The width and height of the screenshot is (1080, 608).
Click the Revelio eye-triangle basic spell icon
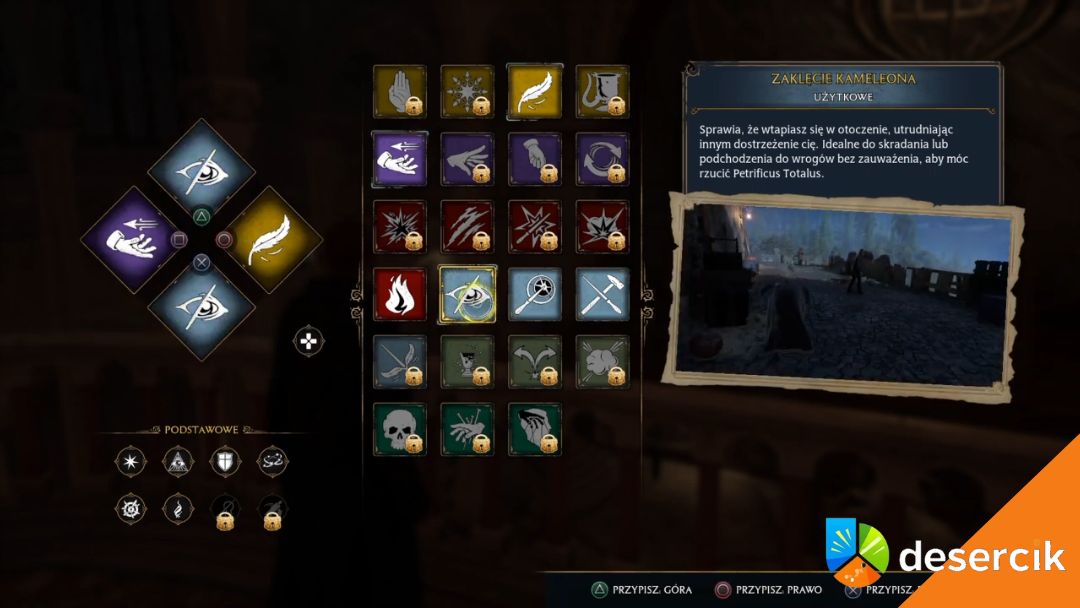177,461
